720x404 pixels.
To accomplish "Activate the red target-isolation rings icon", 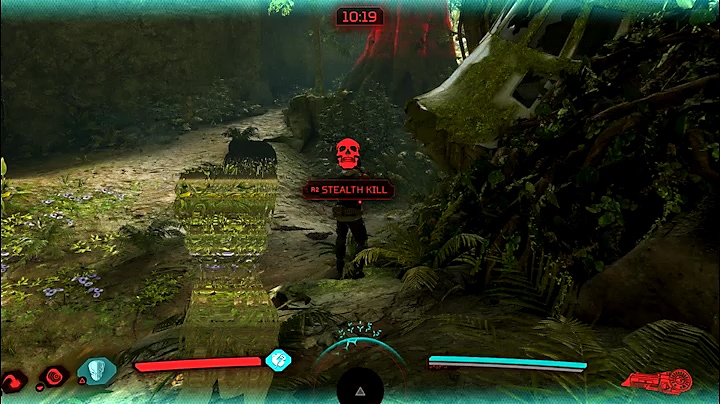I will 56,375.
